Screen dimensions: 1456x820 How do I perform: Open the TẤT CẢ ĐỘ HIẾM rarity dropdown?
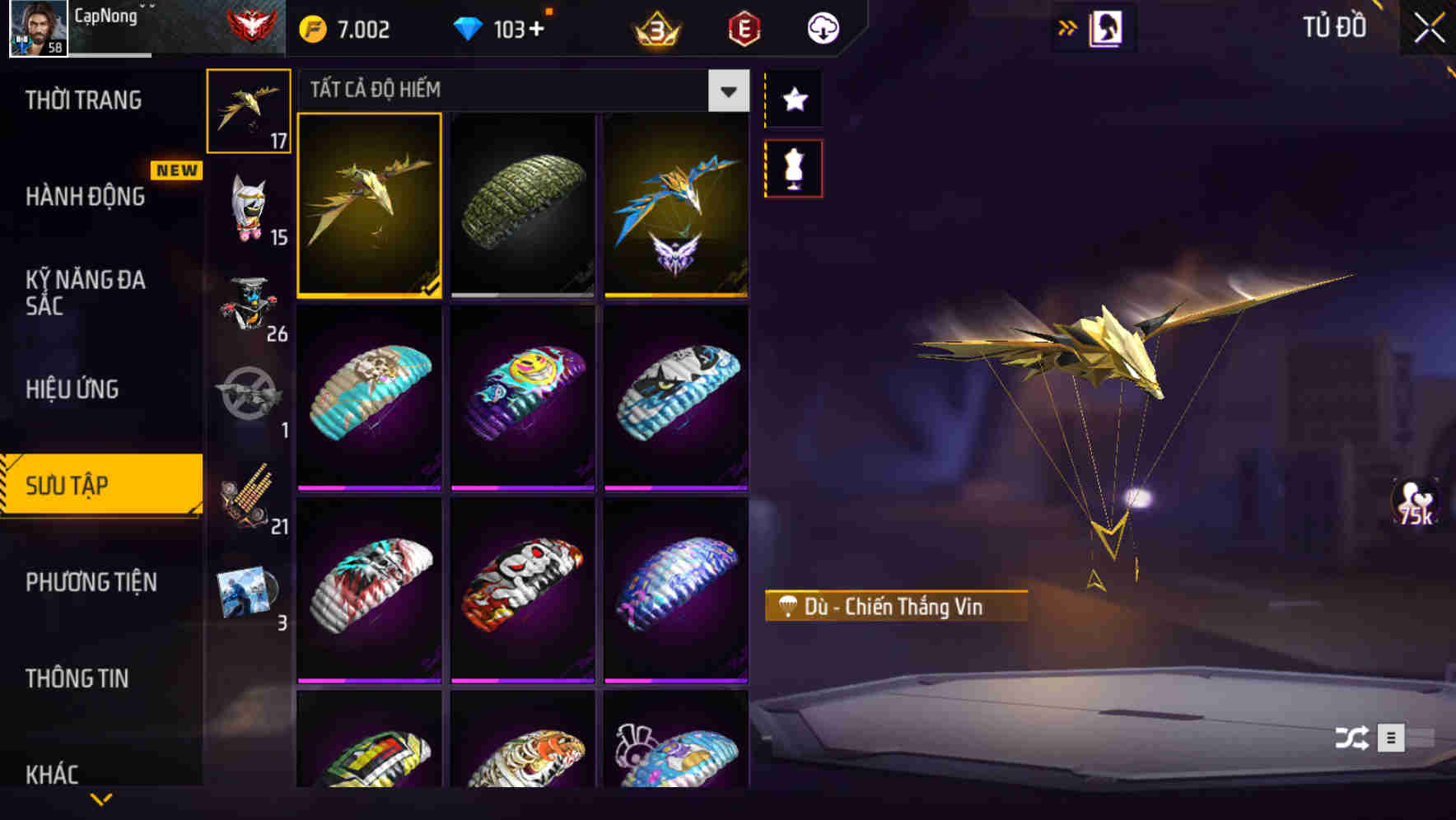point(726,91)
